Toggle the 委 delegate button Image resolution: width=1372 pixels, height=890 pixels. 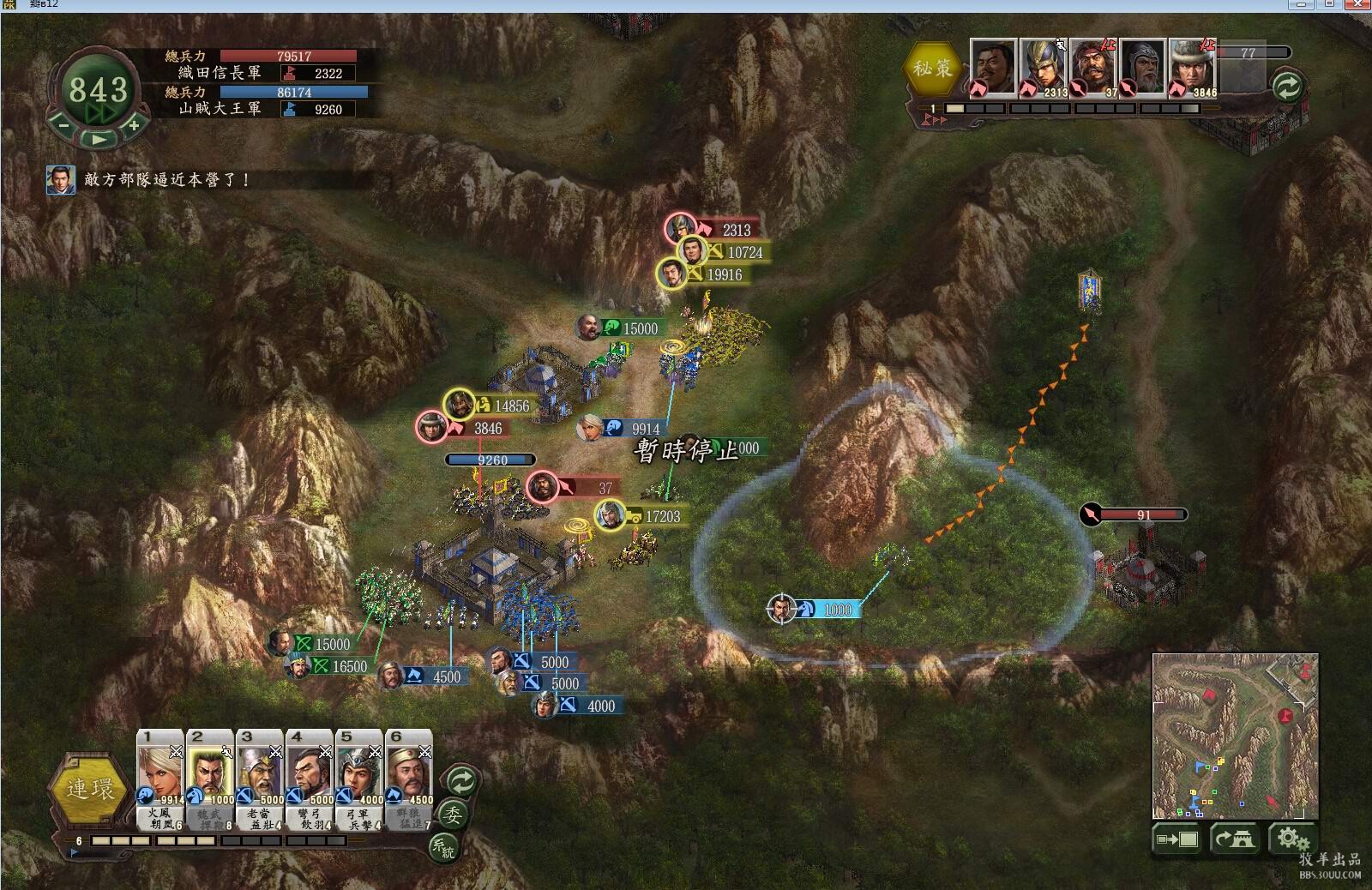(x=453, y=815)
